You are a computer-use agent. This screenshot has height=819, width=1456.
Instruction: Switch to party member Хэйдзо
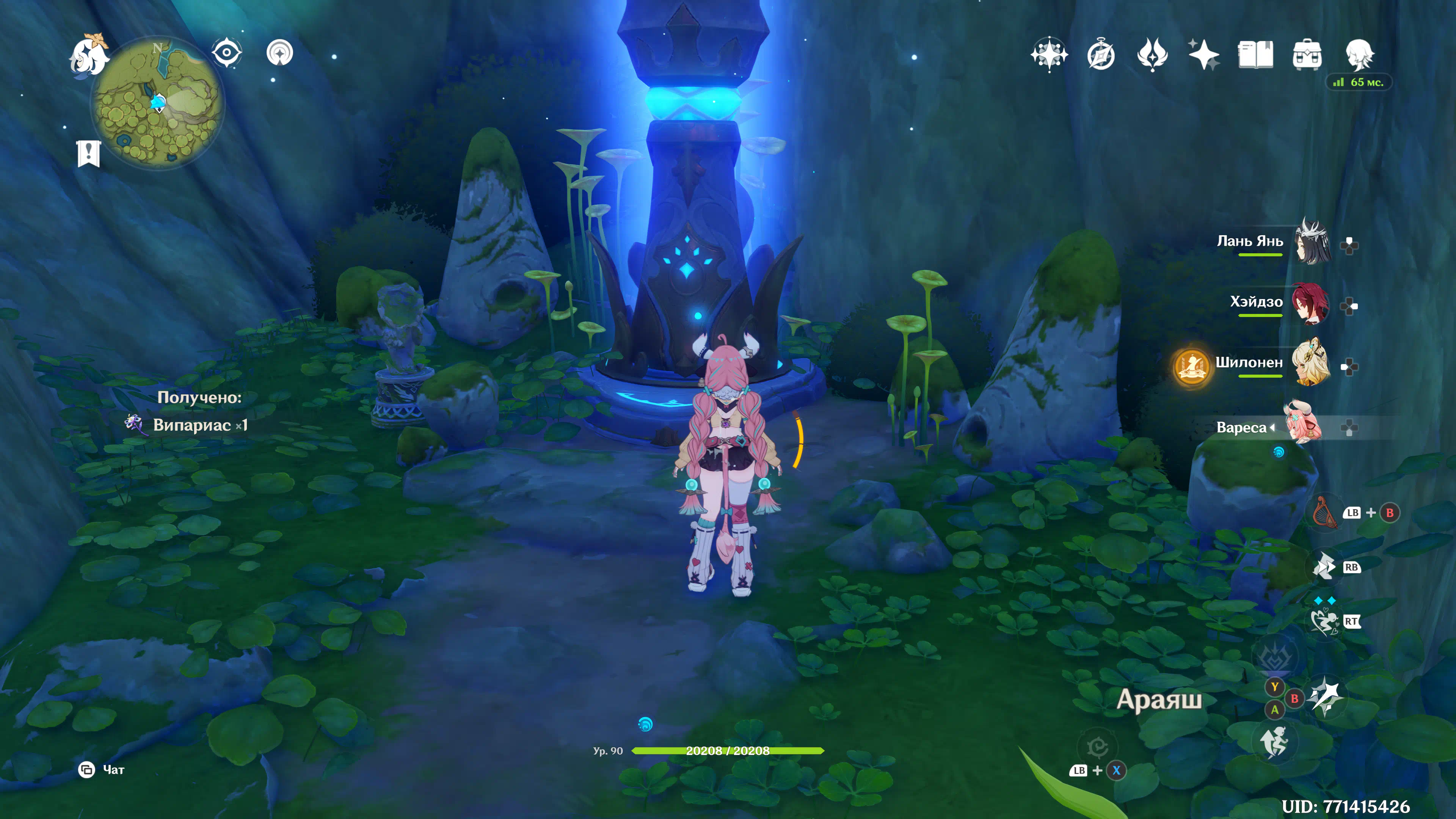[x=1311, y=303]
